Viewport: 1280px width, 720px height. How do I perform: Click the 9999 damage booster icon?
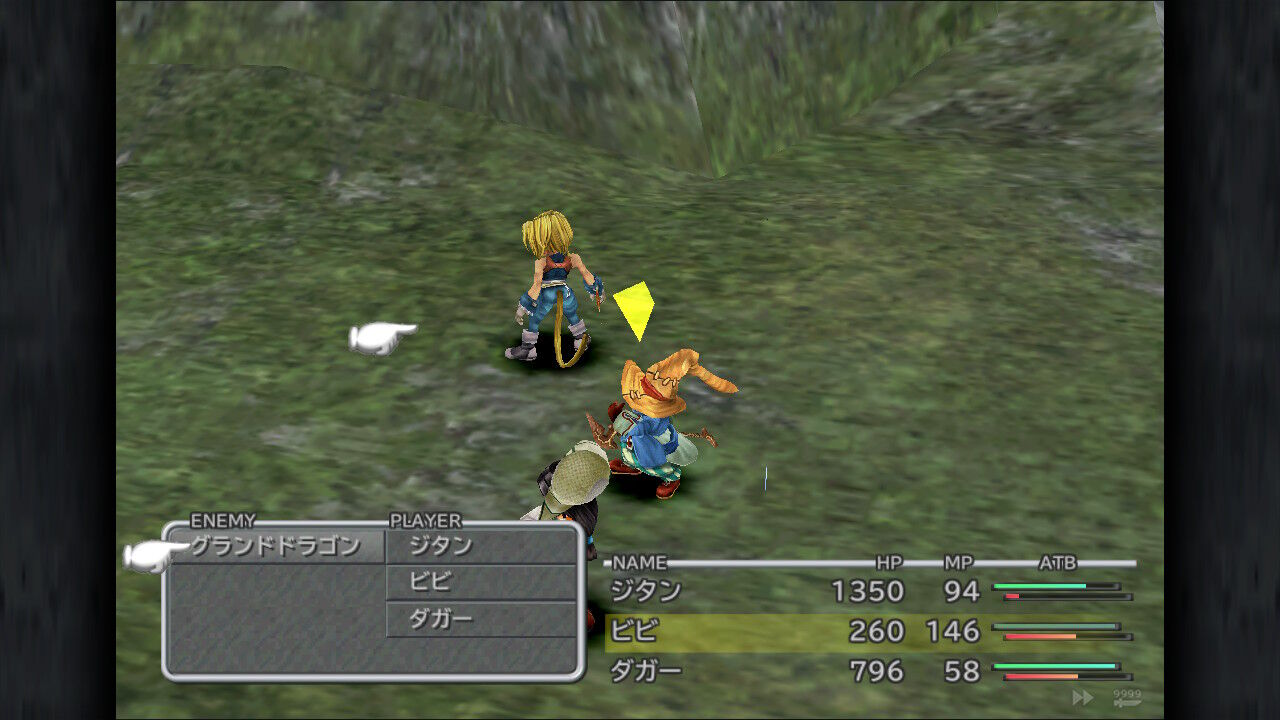tap(1126, 693)
